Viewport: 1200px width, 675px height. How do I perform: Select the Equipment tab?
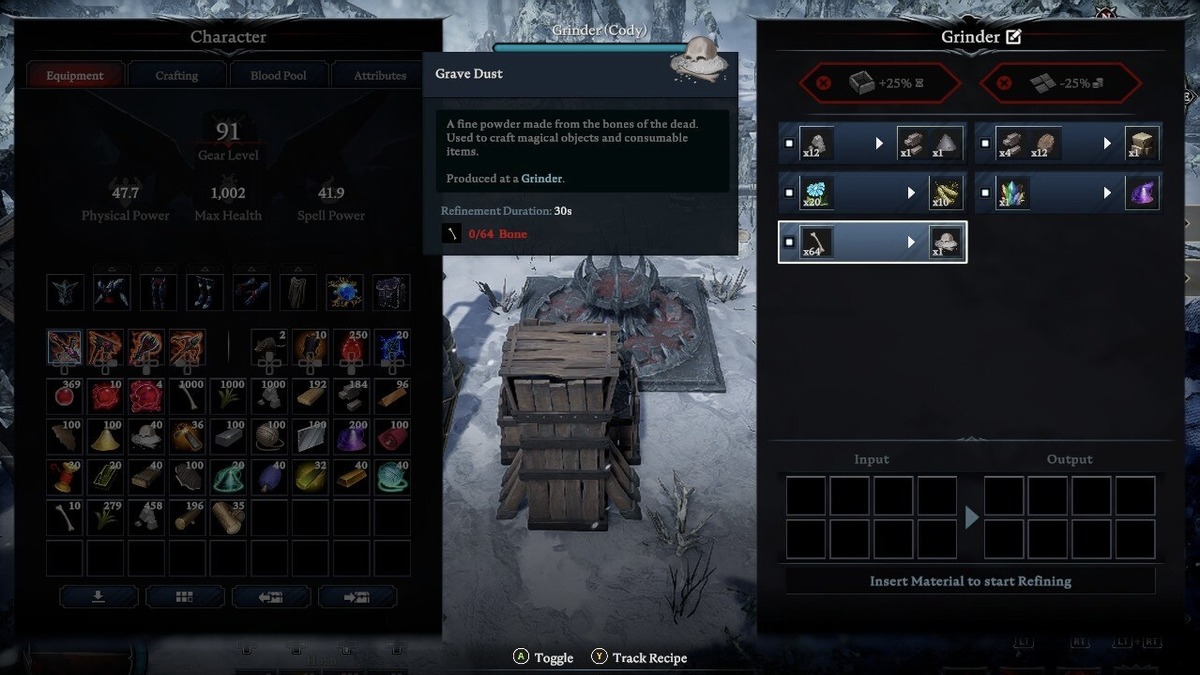[x=75, y=75]
